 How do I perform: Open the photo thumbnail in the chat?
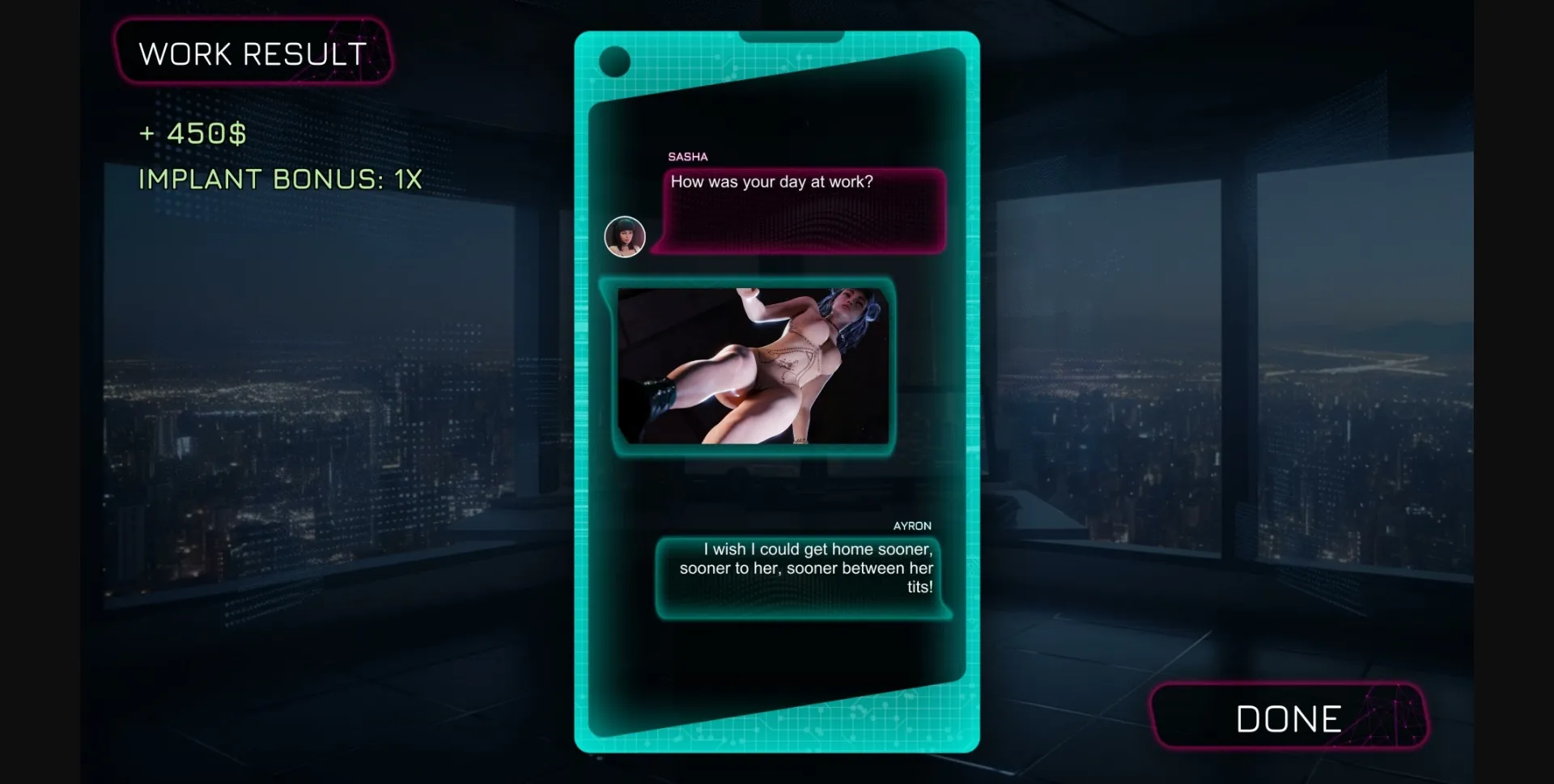coord(753,366)
